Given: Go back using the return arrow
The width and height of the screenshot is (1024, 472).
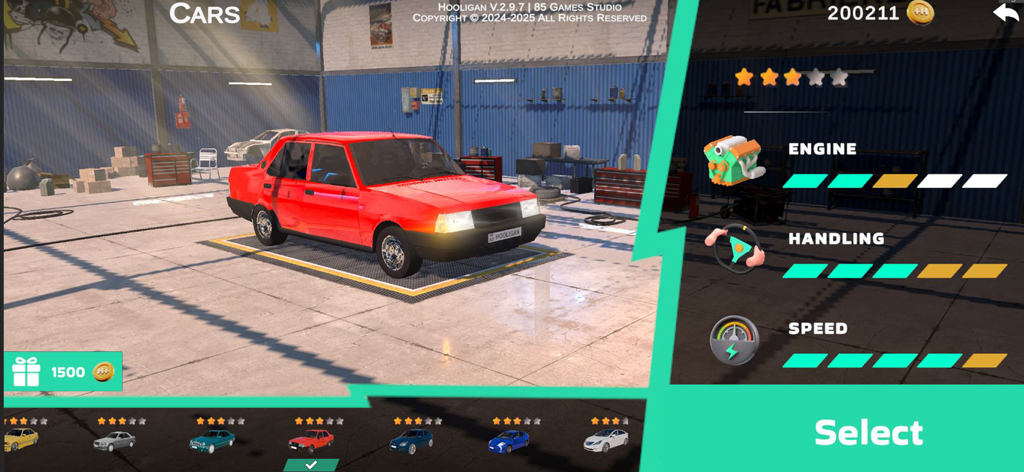Looking at the screenshot, I should coord(1004,13).
